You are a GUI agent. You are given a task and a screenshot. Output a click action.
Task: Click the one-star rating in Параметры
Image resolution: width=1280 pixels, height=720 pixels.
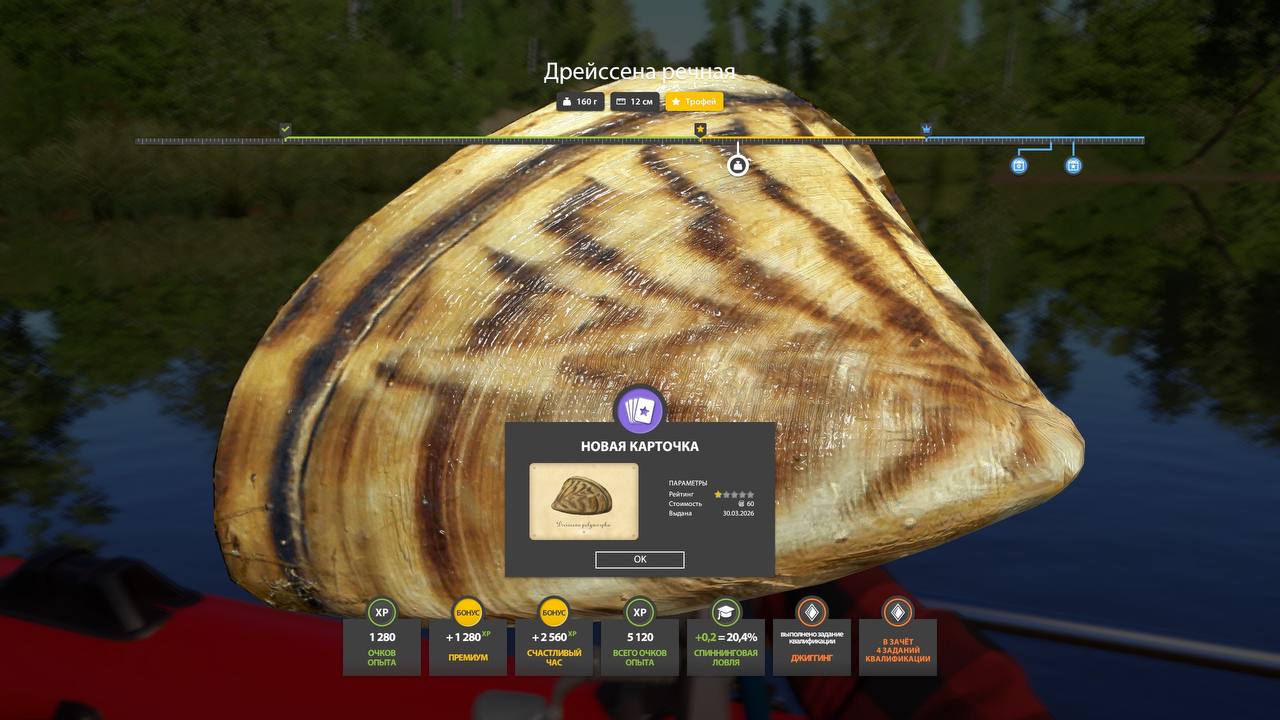point(718,493)
